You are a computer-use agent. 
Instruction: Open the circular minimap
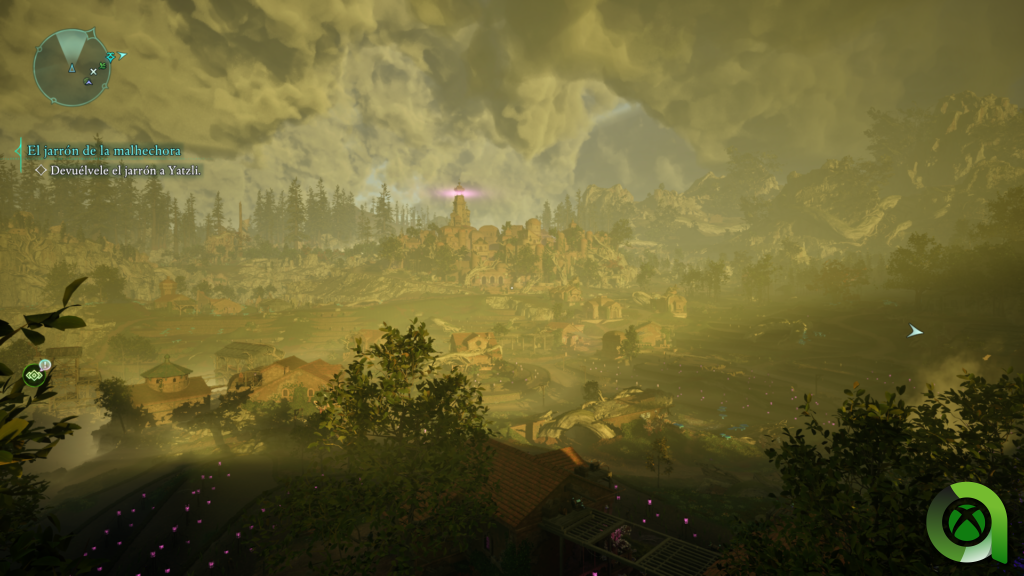click(x=72, y=67)
